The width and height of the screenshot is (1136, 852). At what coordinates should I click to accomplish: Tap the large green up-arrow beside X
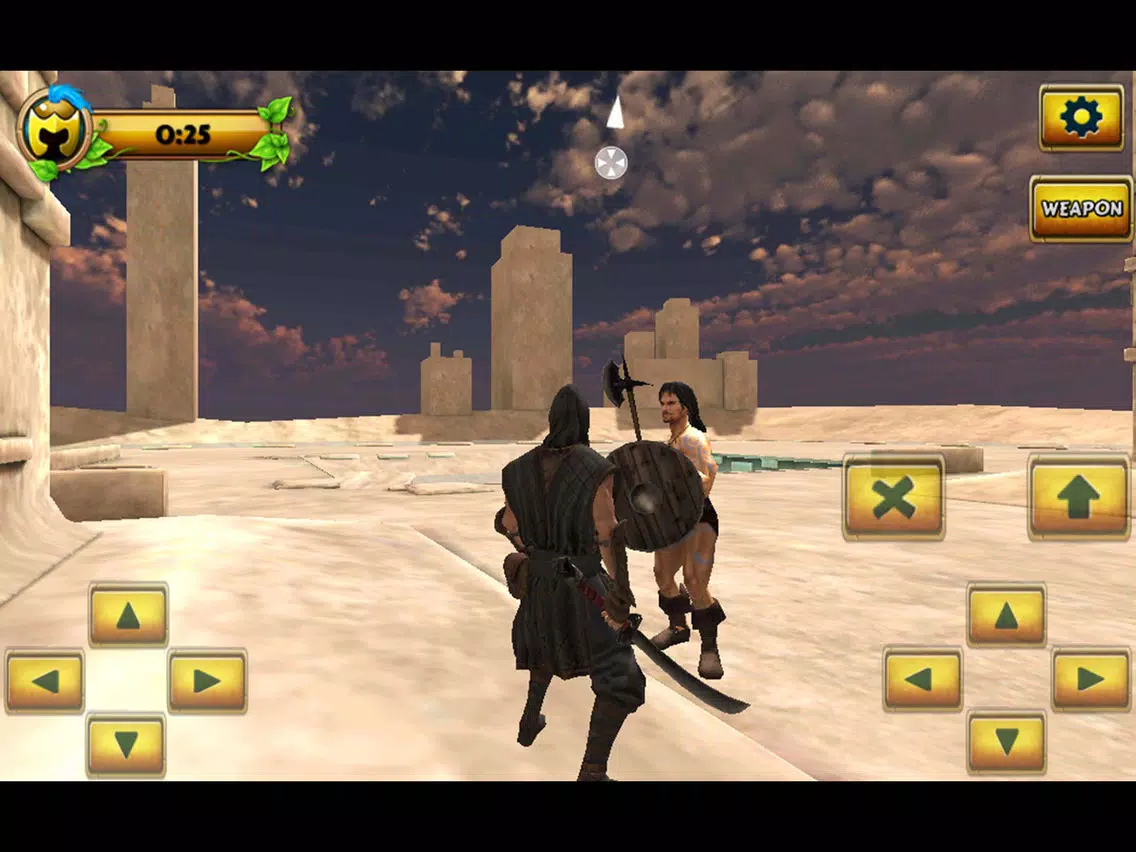pyautogui.click(x=1079, y=497)
